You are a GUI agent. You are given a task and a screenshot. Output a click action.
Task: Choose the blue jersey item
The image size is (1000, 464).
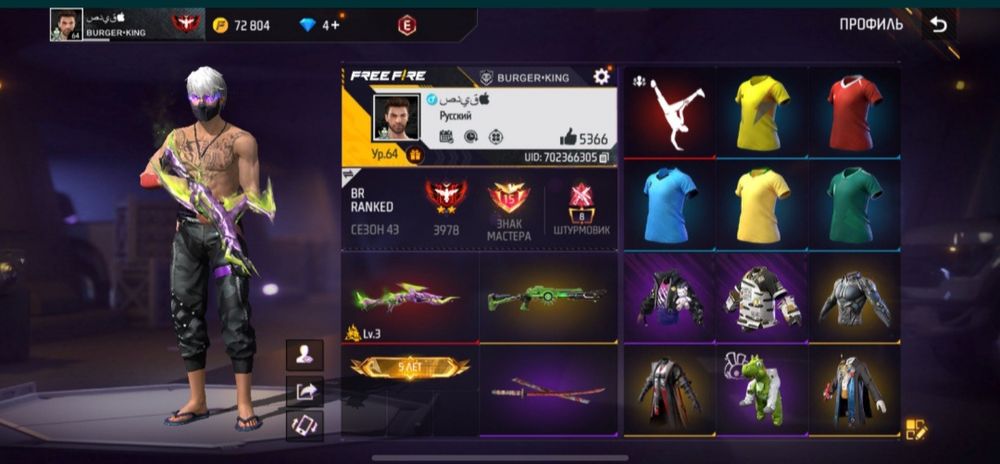(669, 204)
